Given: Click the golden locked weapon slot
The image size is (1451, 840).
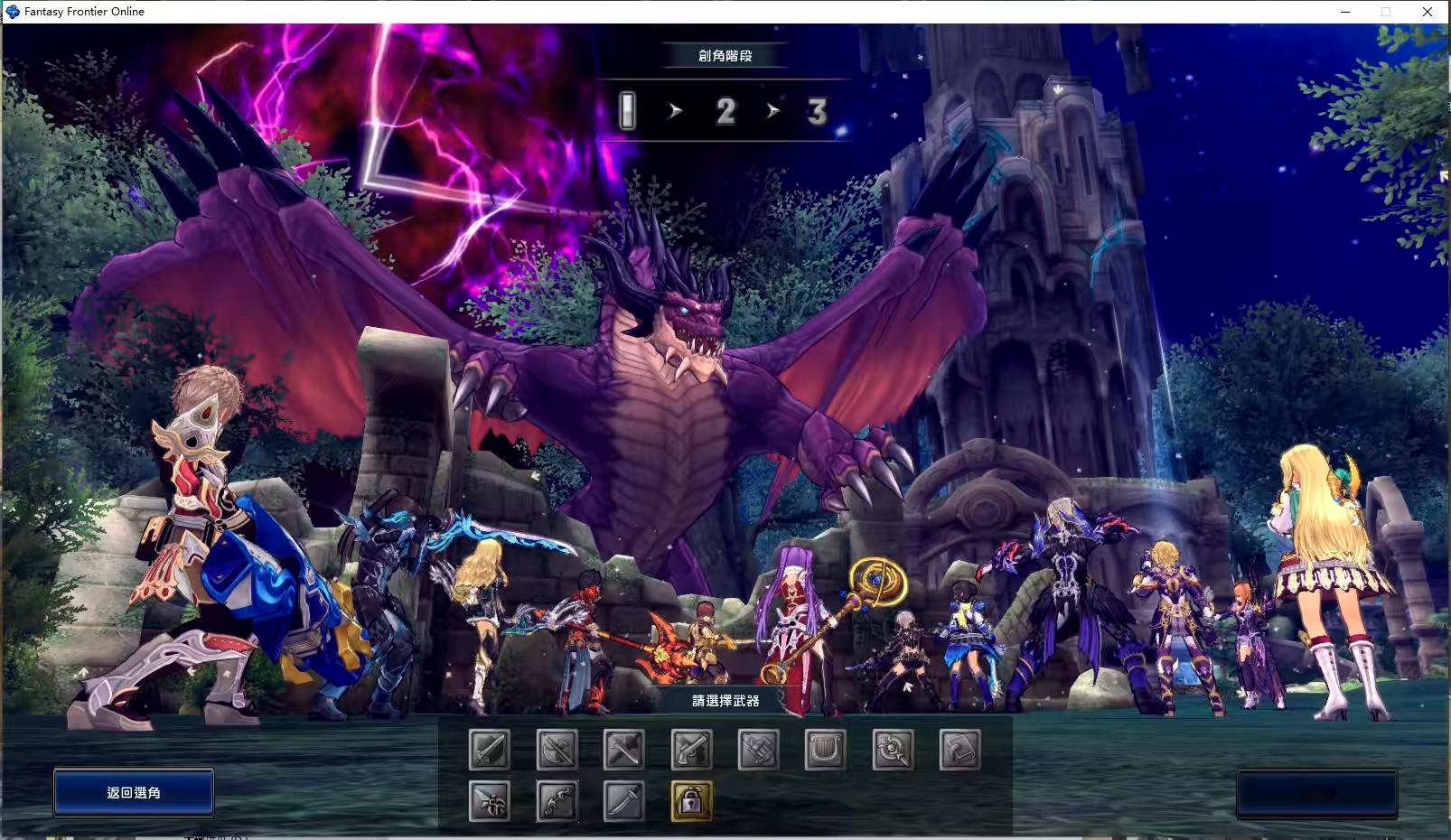Looking at the screenshot, I should tap(691, 802).
